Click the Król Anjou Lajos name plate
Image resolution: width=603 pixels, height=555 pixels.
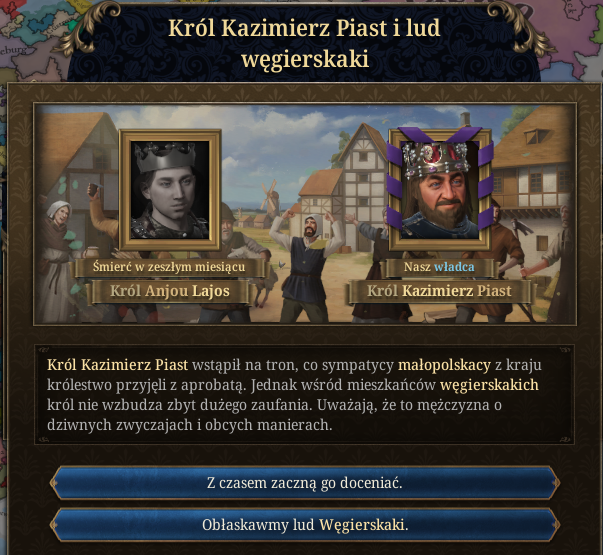pos(169,292)
